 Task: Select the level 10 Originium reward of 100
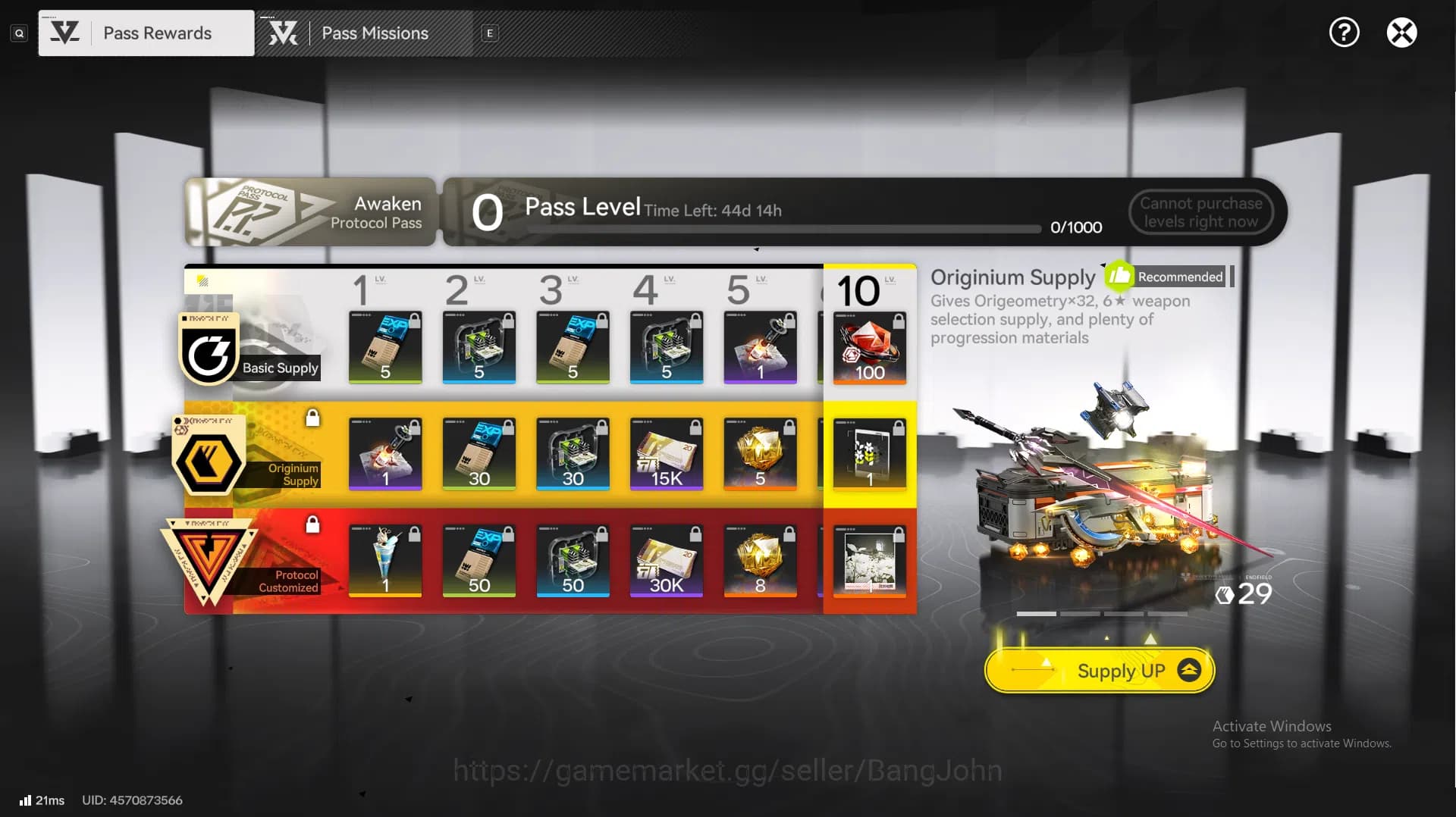870,348
